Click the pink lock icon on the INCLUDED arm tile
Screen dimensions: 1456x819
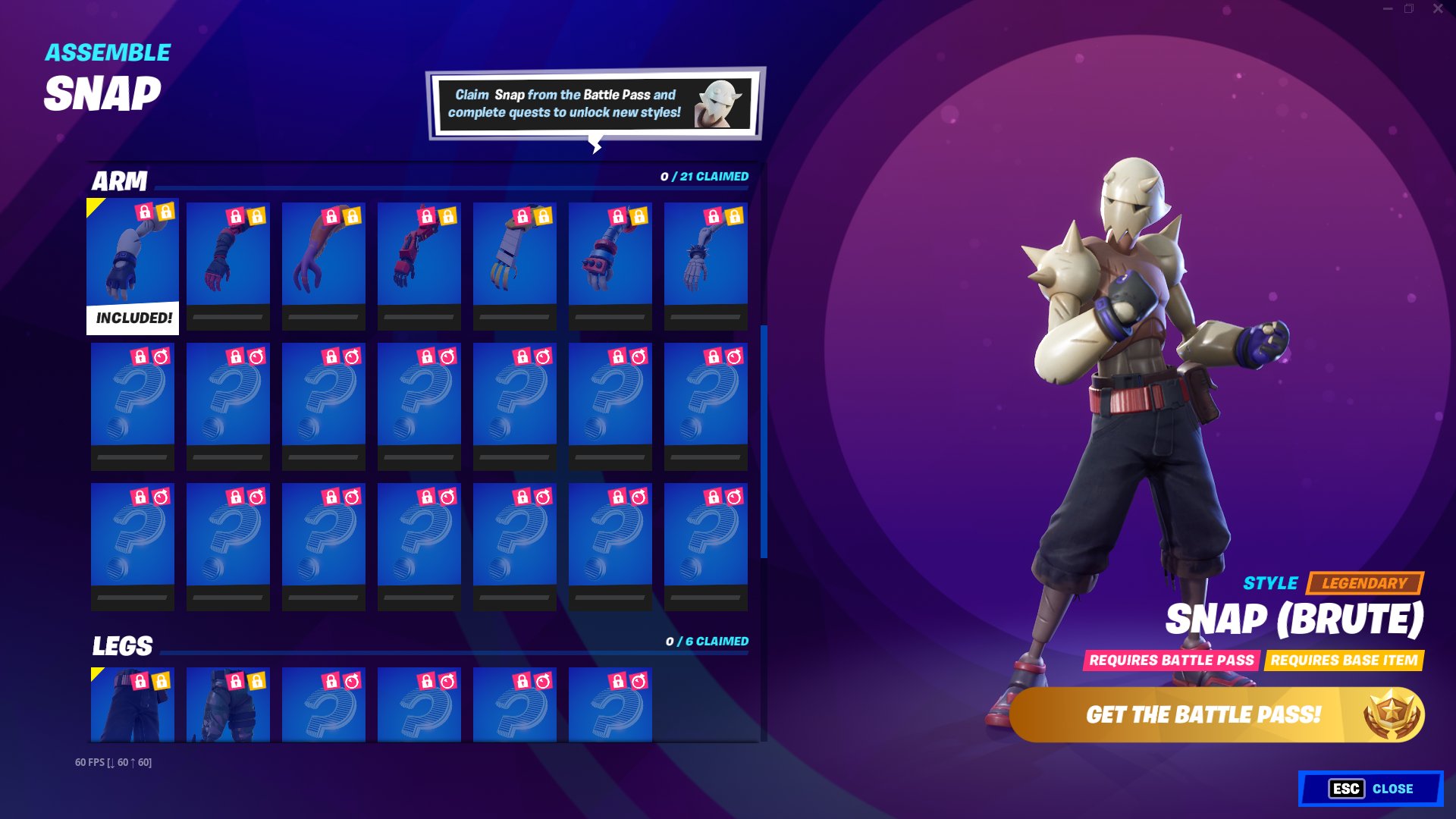coord(145,213)
